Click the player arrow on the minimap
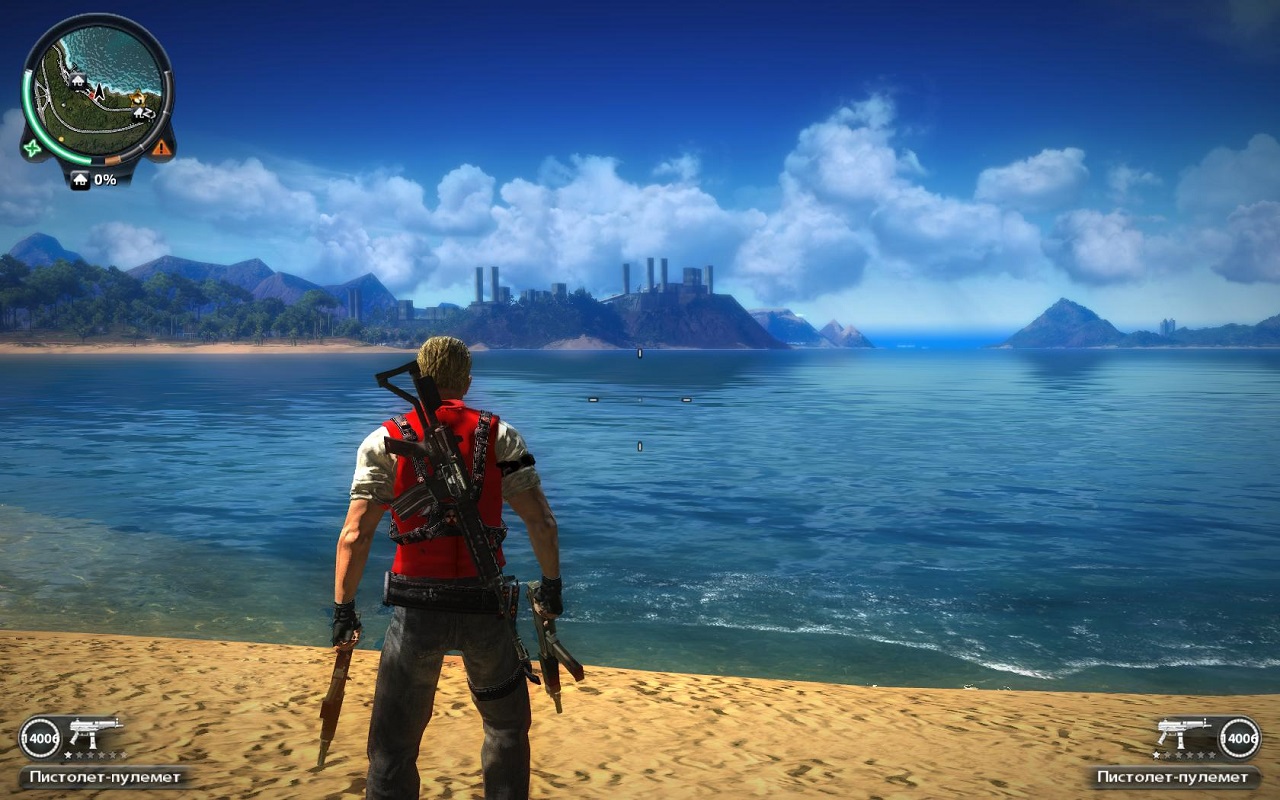This screenshot has width=1280, height=800. pyautogui.click(x=98, y=92)
